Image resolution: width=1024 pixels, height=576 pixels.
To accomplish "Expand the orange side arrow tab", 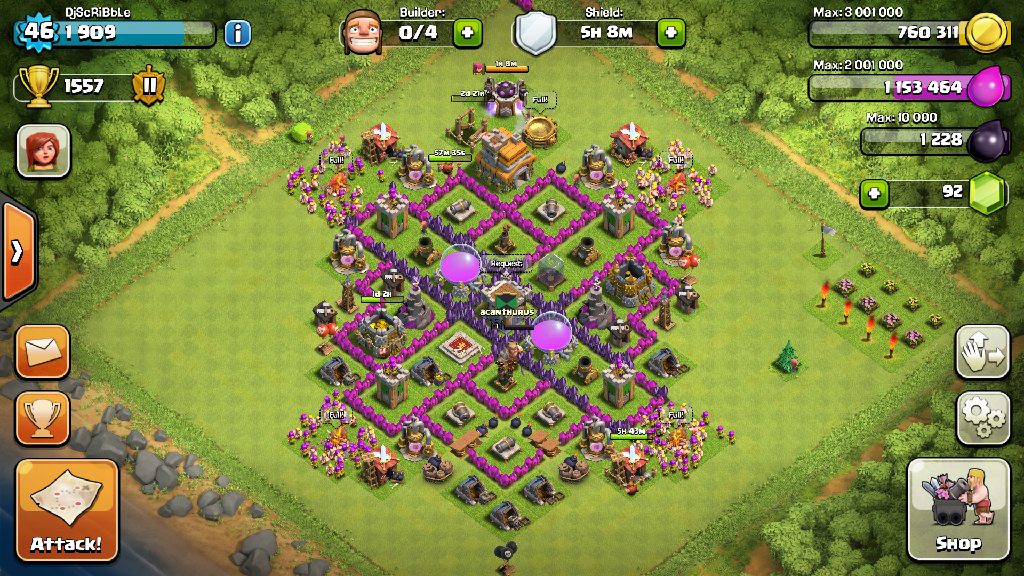I will click(x=17, y=252).
